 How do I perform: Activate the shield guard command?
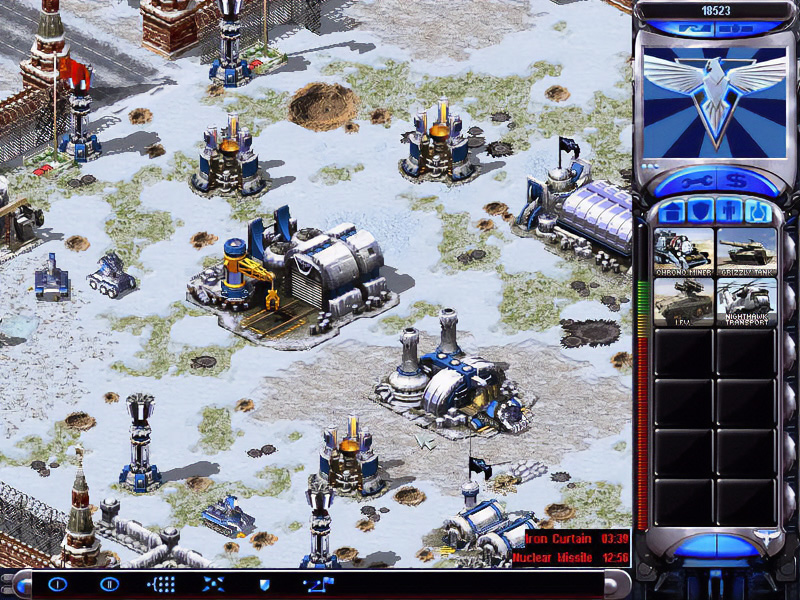pyautogui.click(x=265, y=584)
